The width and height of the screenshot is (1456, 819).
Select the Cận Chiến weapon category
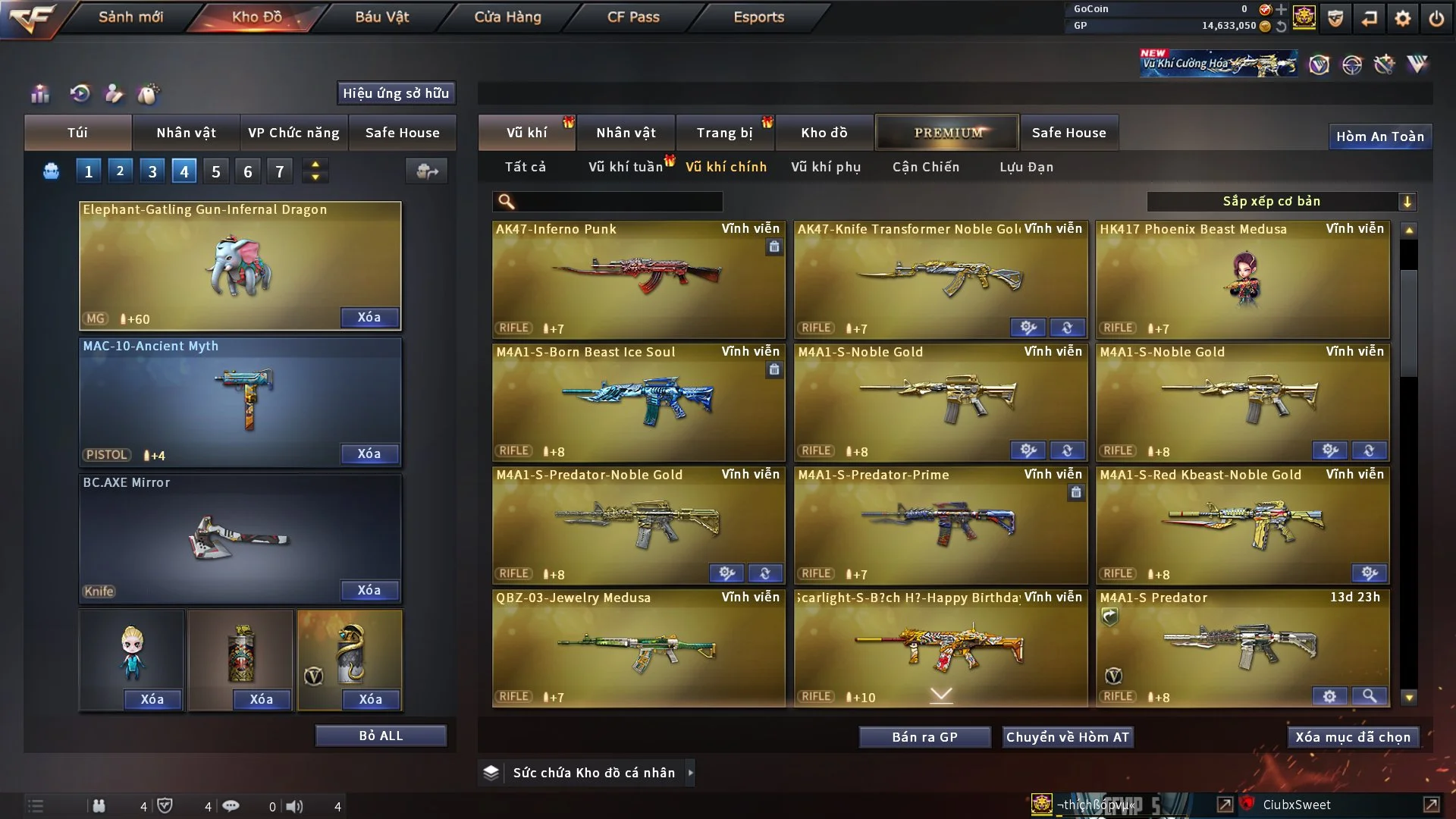tap(925, 167)
